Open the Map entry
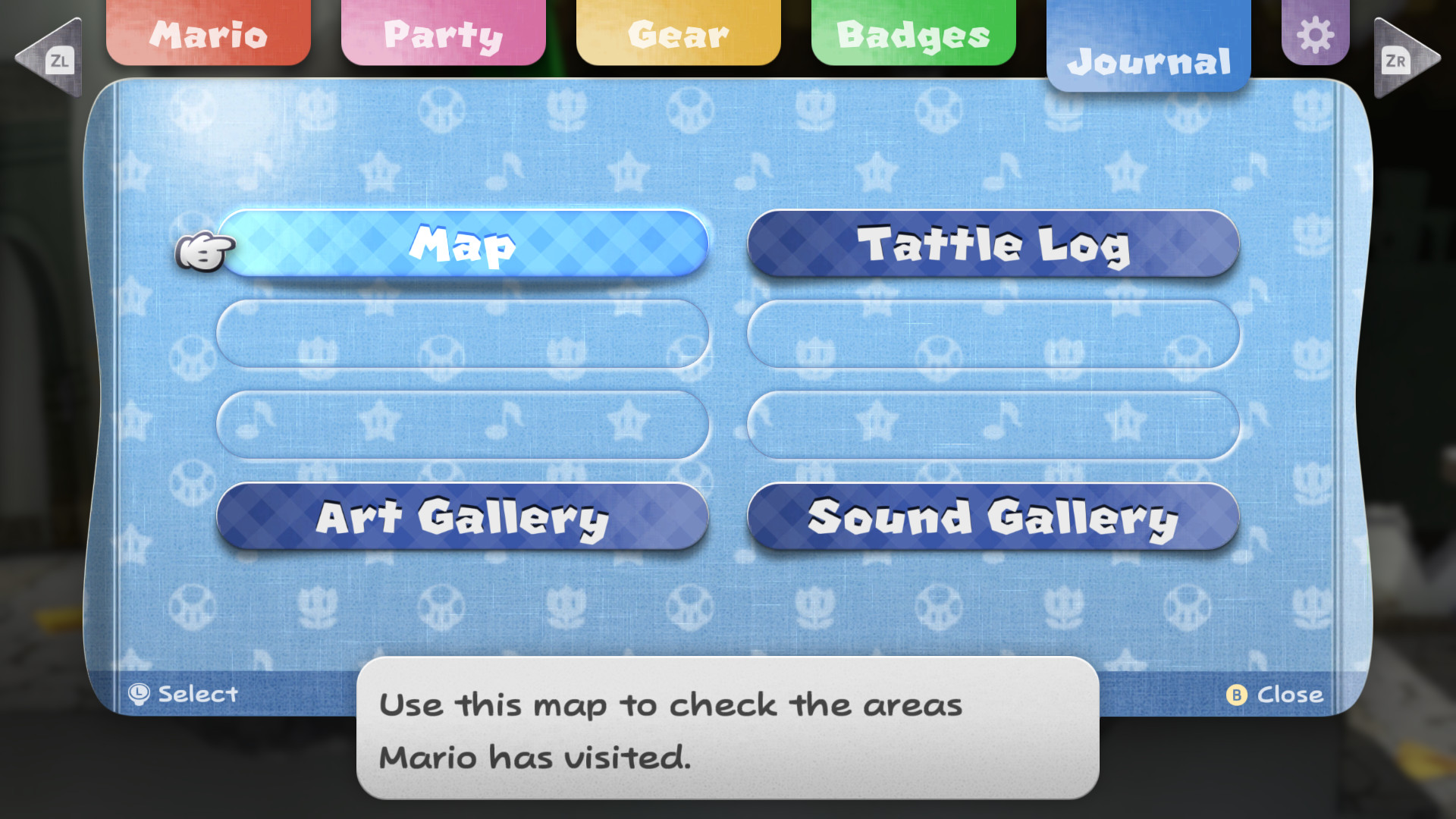 463,243
